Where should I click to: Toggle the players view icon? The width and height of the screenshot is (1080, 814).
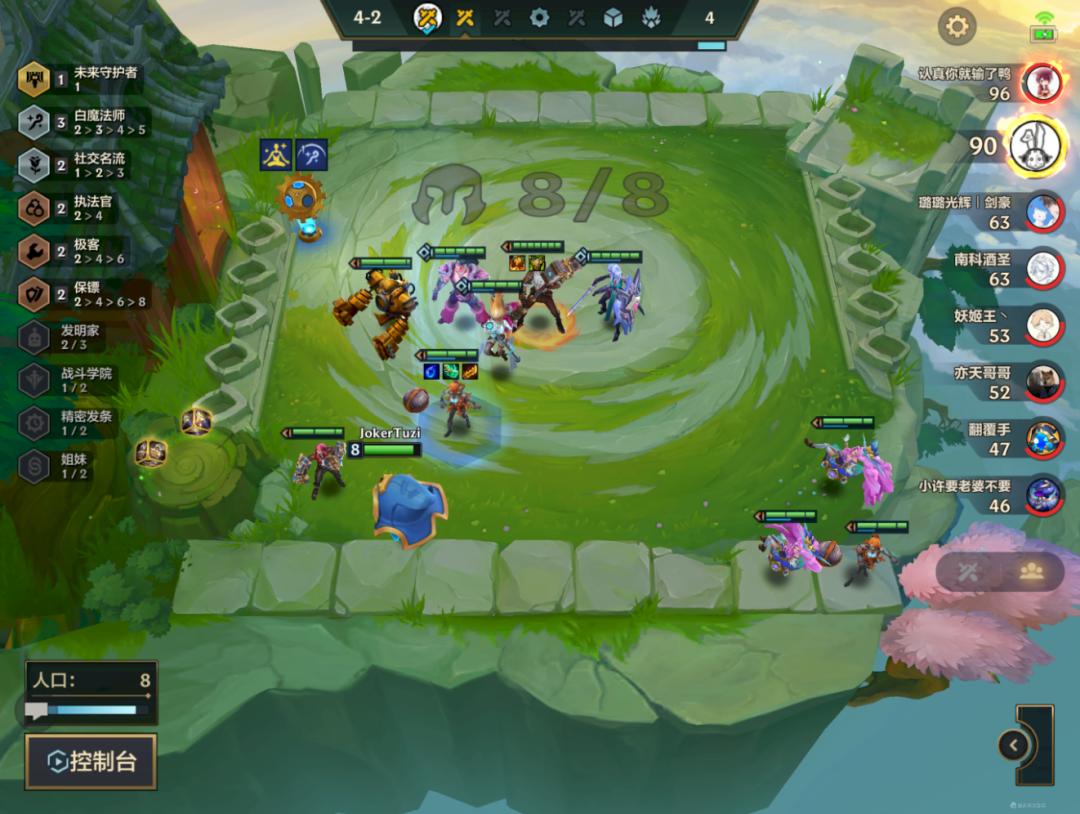pos(1032,571)
